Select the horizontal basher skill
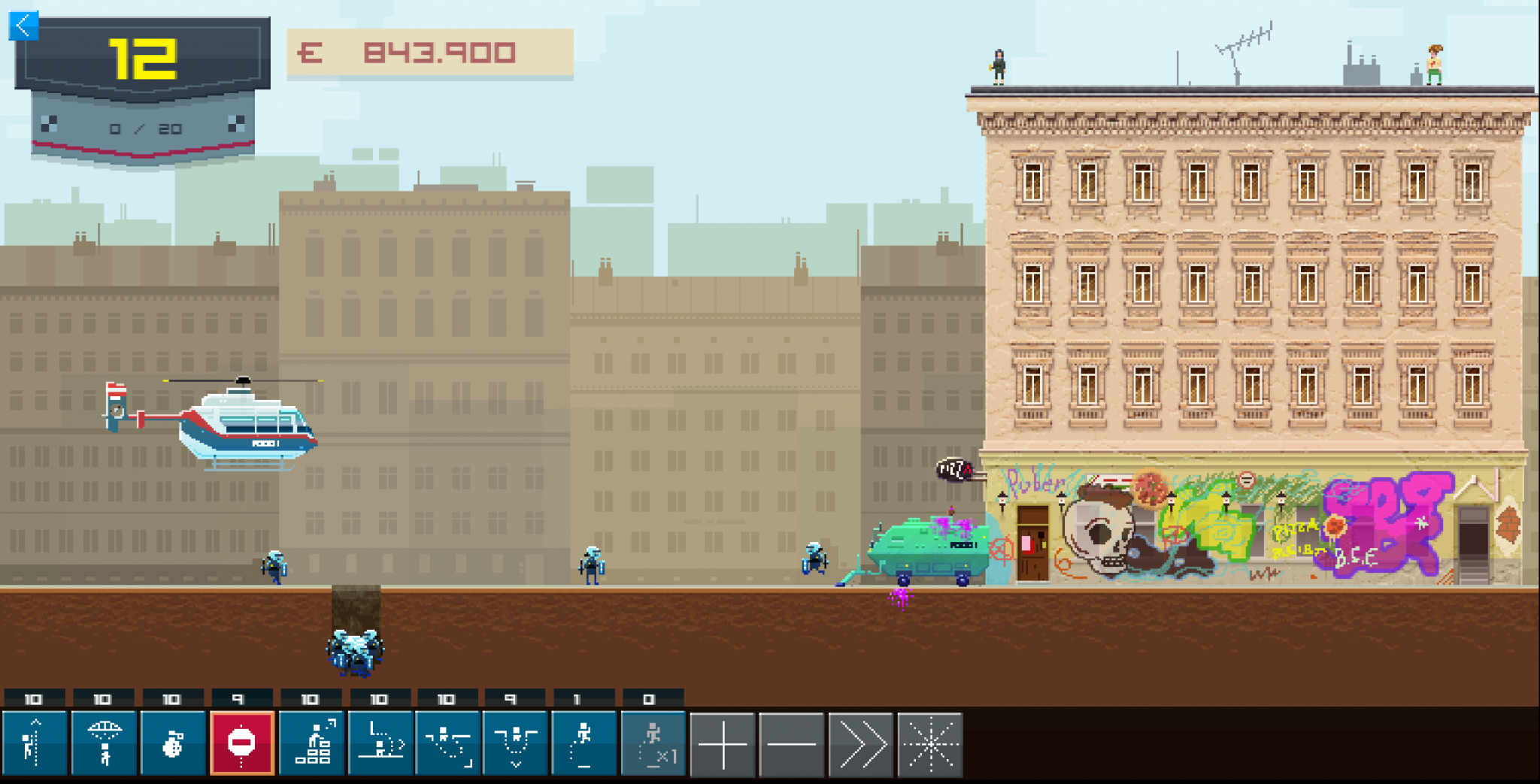The image size is (1540, 784). click(380, 743)
